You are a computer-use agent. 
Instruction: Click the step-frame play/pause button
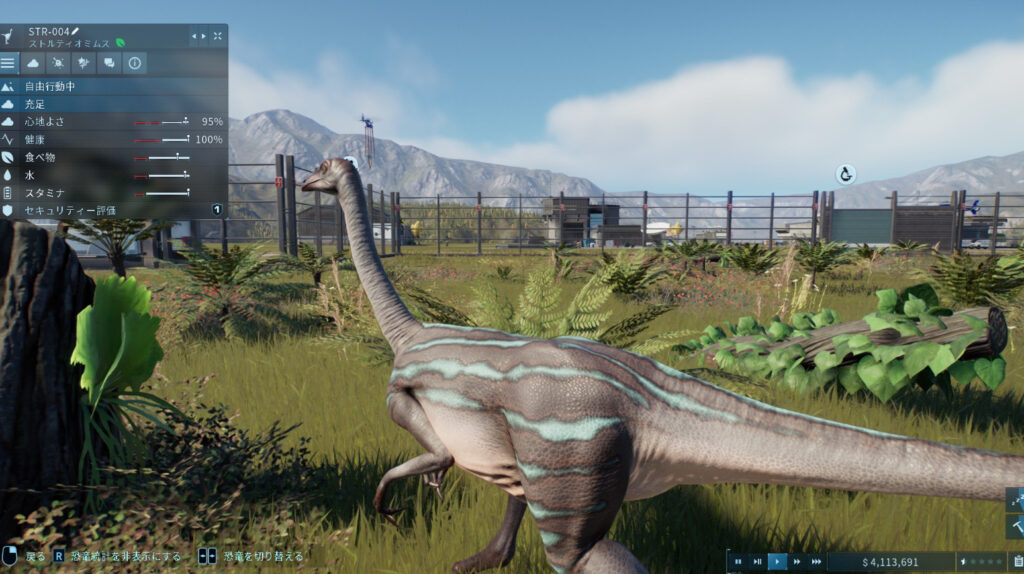(757, 562)
